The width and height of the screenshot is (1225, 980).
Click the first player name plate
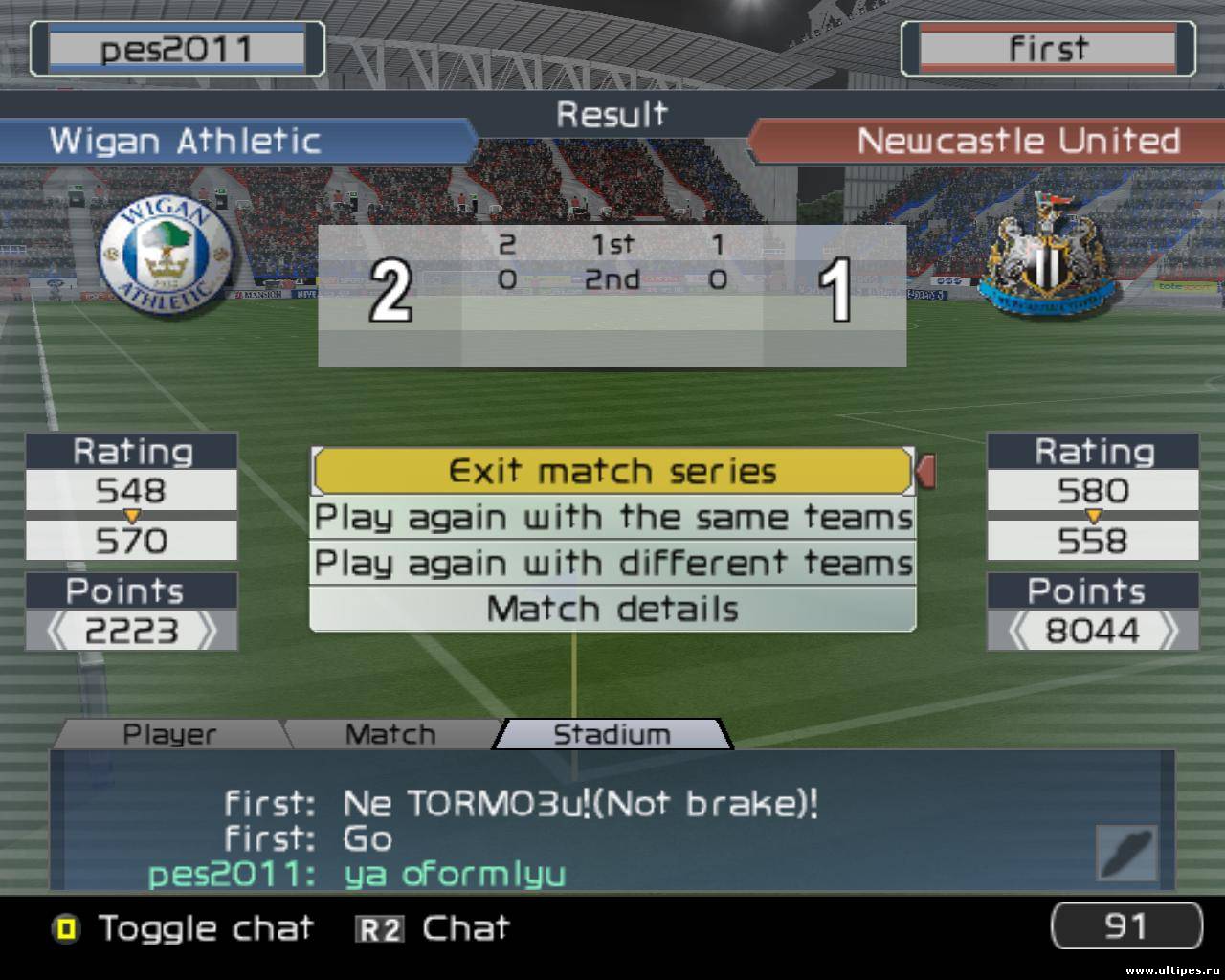(1048, 49)
